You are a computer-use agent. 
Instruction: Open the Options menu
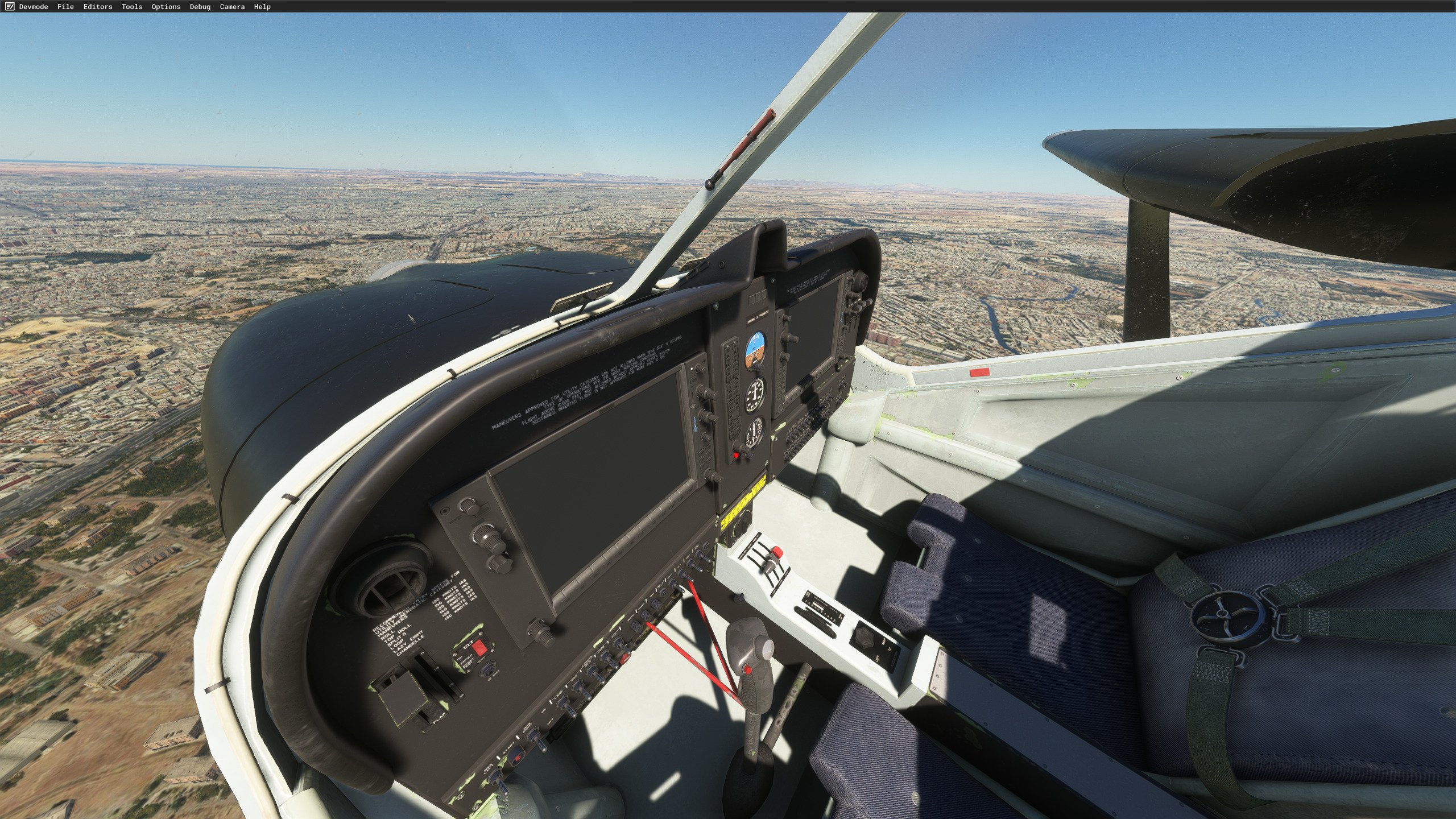166,7
